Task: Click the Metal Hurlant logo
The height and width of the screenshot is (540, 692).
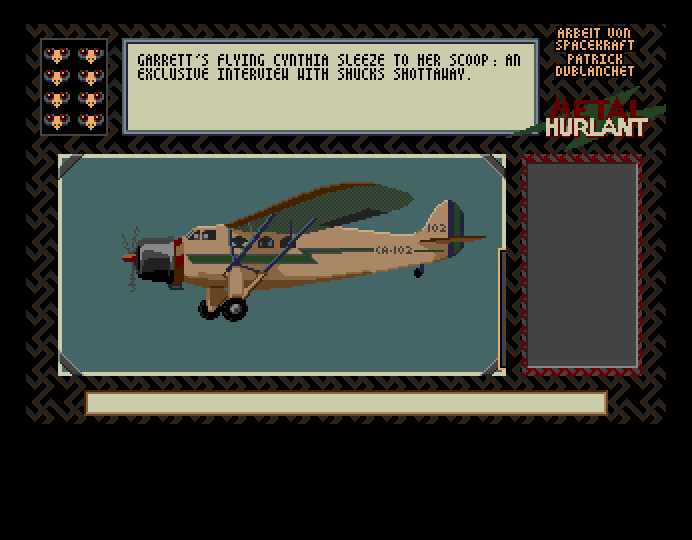Action: [596, 118]
